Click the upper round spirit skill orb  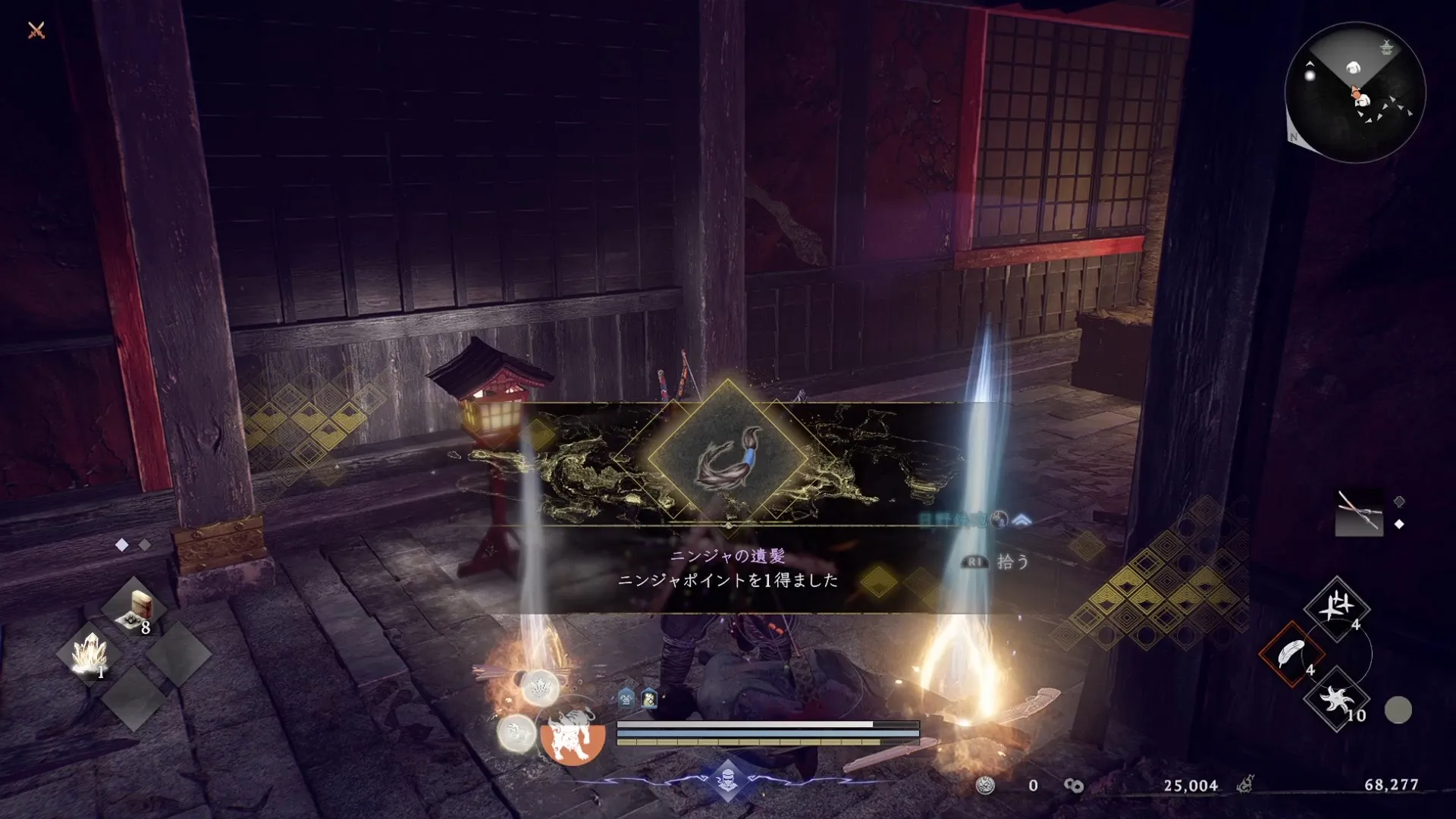point(540,688)
